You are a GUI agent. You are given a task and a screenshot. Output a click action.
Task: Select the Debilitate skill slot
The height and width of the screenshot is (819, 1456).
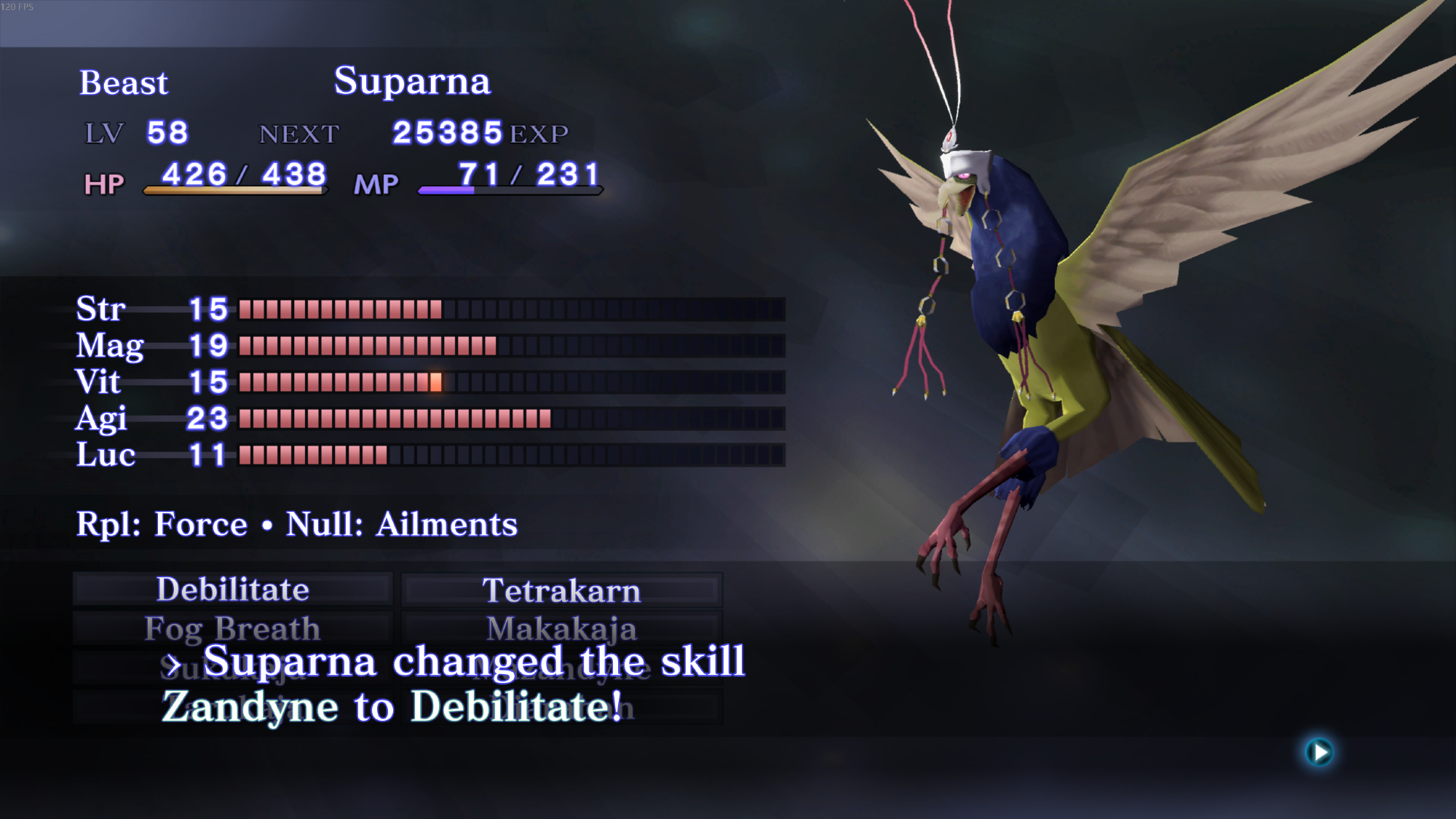(233, 590)
